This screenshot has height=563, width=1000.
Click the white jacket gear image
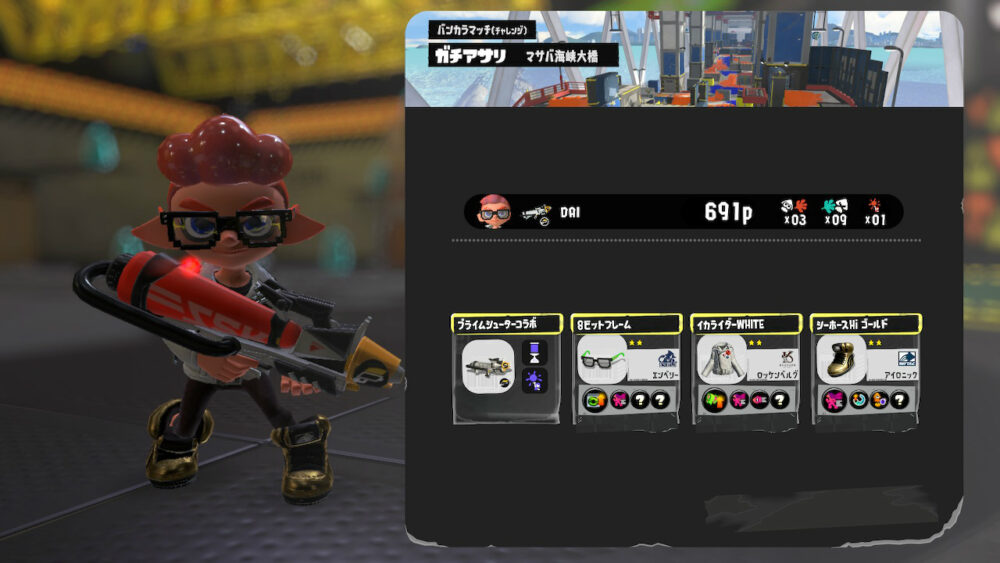pos(721,358)
